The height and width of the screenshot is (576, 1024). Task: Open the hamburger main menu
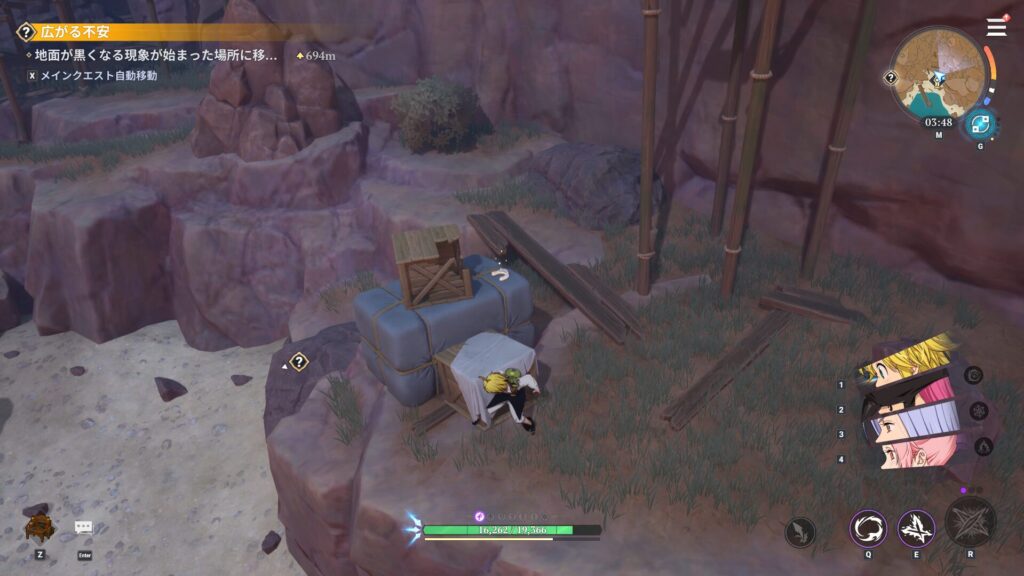(x=996, y=28)
